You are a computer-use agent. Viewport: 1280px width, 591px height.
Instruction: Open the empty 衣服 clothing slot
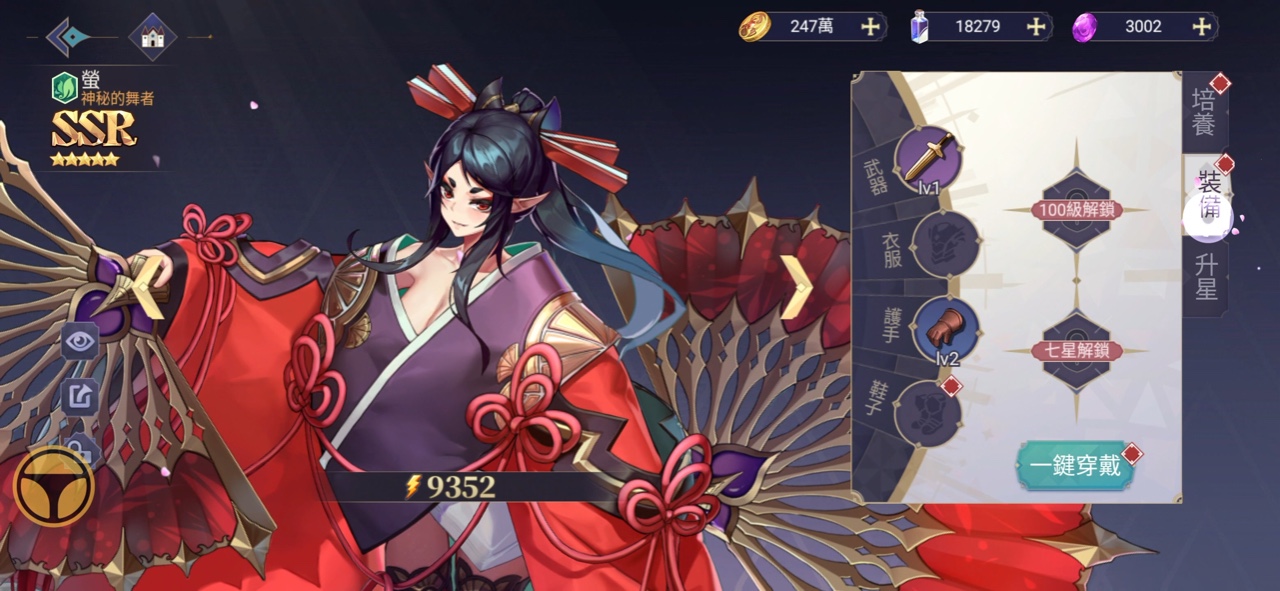pyautogui.click(x=945, y=245)
